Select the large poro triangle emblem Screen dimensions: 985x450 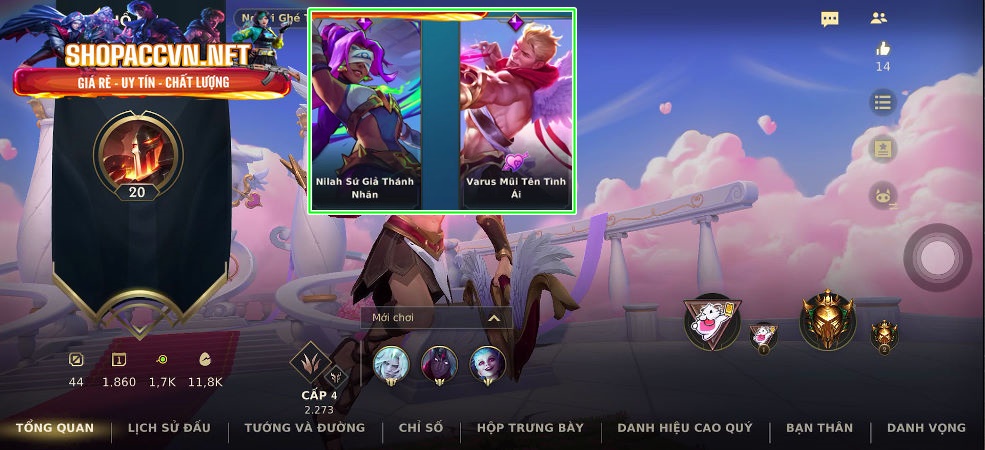pos(712,320)
